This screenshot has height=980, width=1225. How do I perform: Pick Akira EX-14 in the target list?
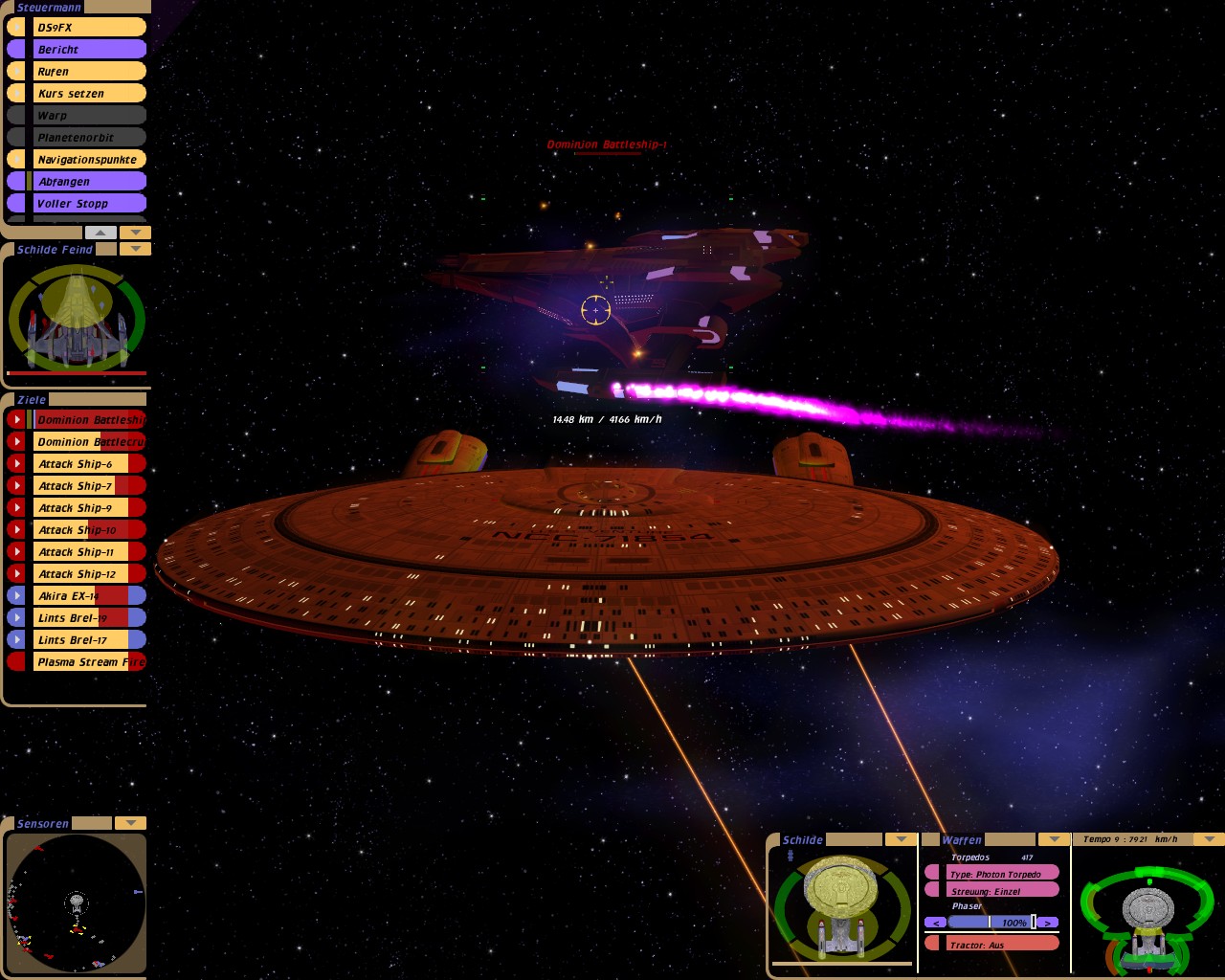pos(86,596)
